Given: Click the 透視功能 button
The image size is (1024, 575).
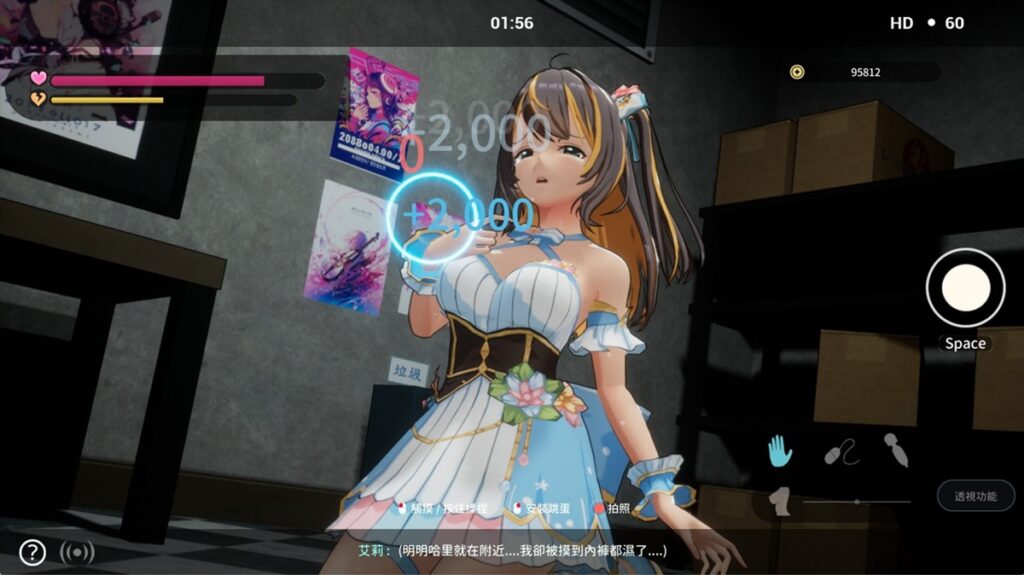Looking at the screenshot, I should click(x=975, y=496).
